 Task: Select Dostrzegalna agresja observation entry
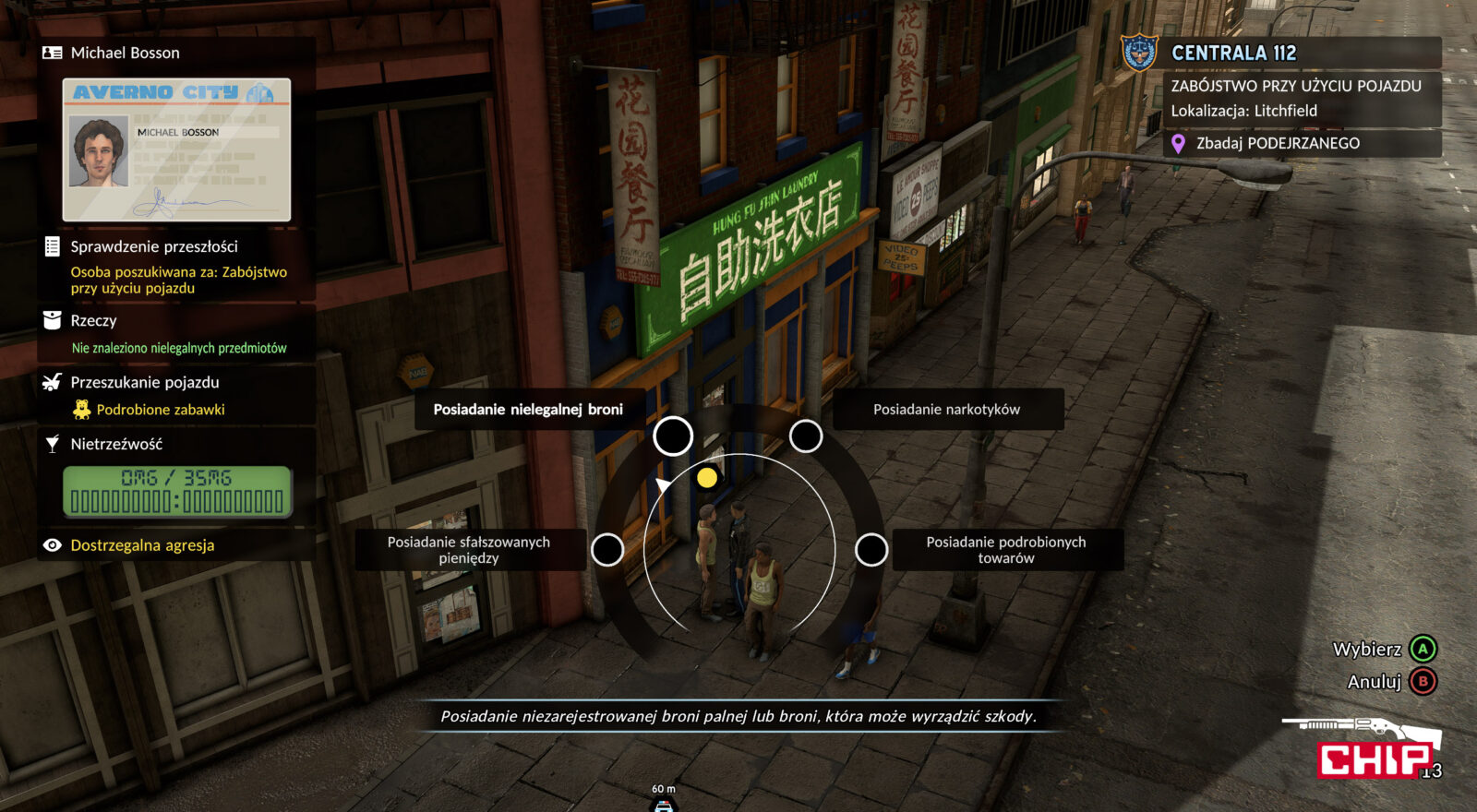[142, 545]
